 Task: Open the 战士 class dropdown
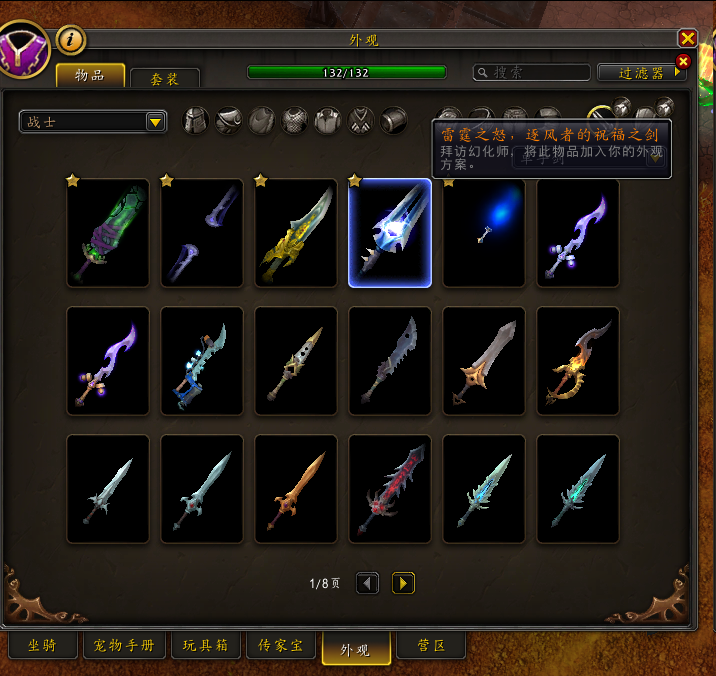(x=155, y=122)
